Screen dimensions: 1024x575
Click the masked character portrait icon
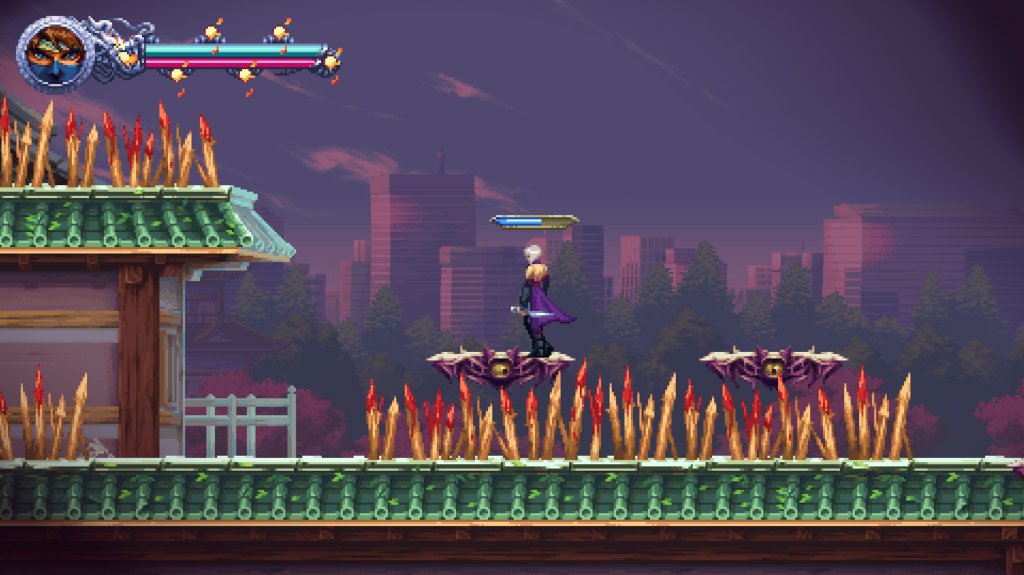tap(55, 52)
